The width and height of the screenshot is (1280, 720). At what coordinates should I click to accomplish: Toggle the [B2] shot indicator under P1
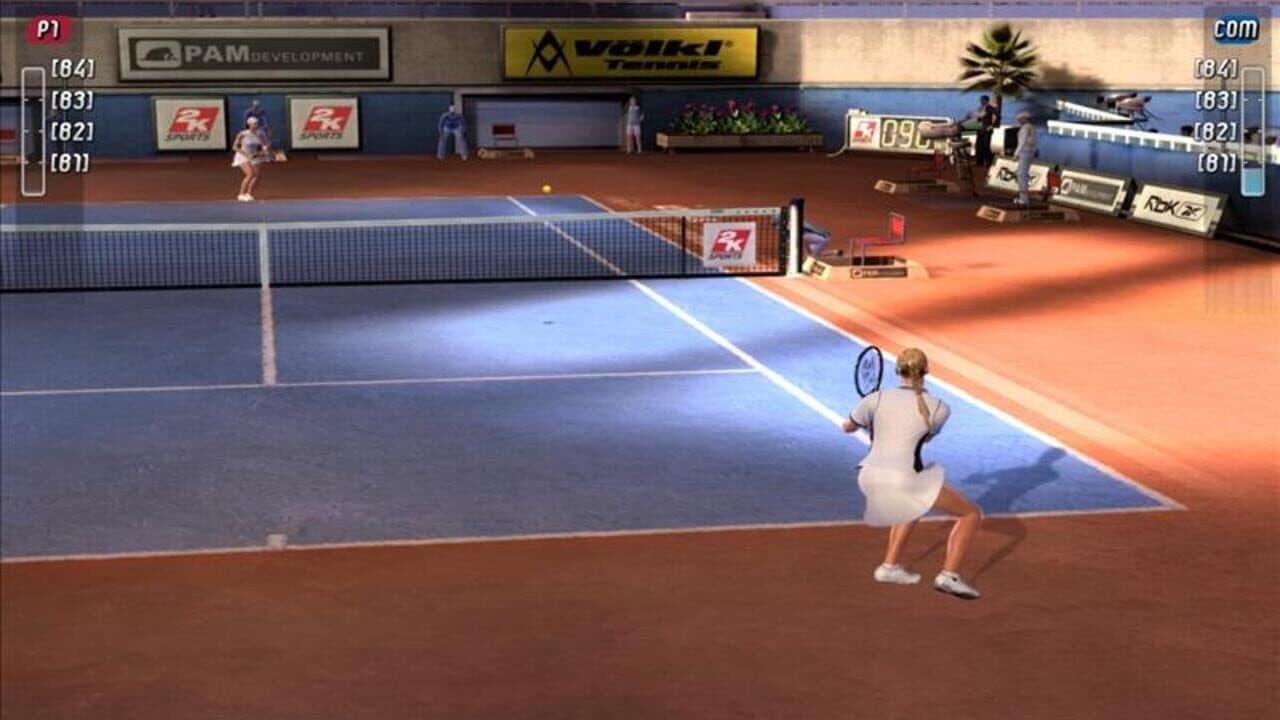[x=71, y=131]
